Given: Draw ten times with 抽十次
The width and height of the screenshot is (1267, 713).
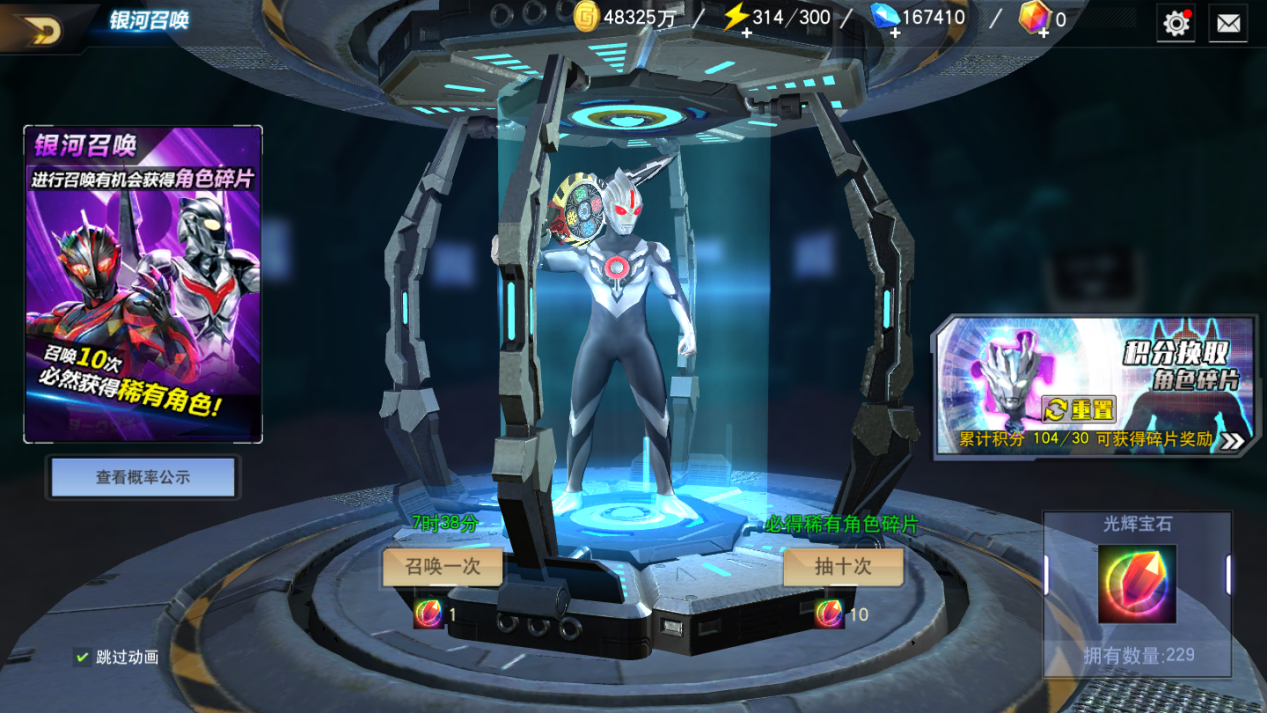Looking at the screenshot, I should 843,566.
